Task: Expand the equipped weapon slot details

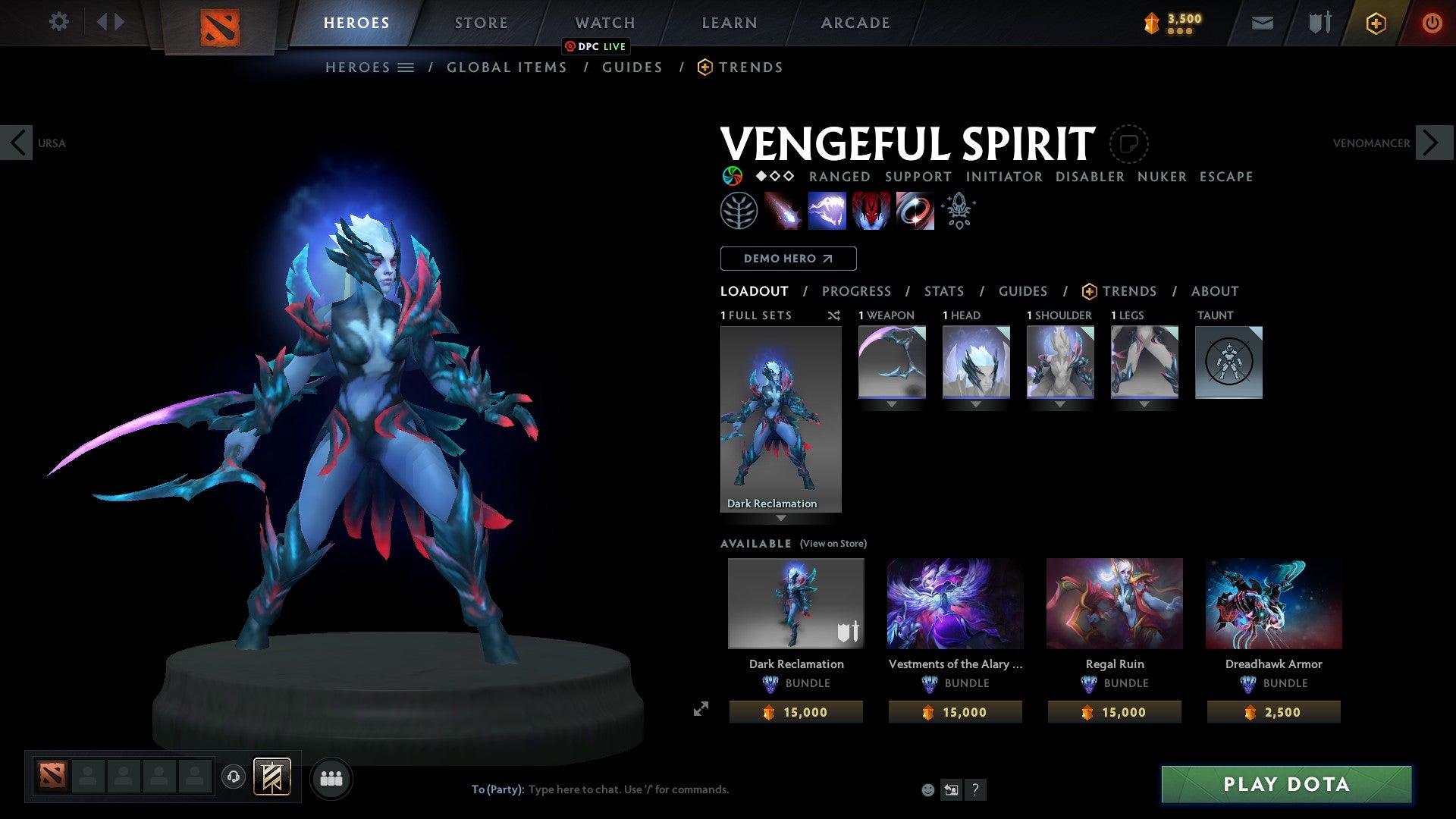Action: [892, 403]
